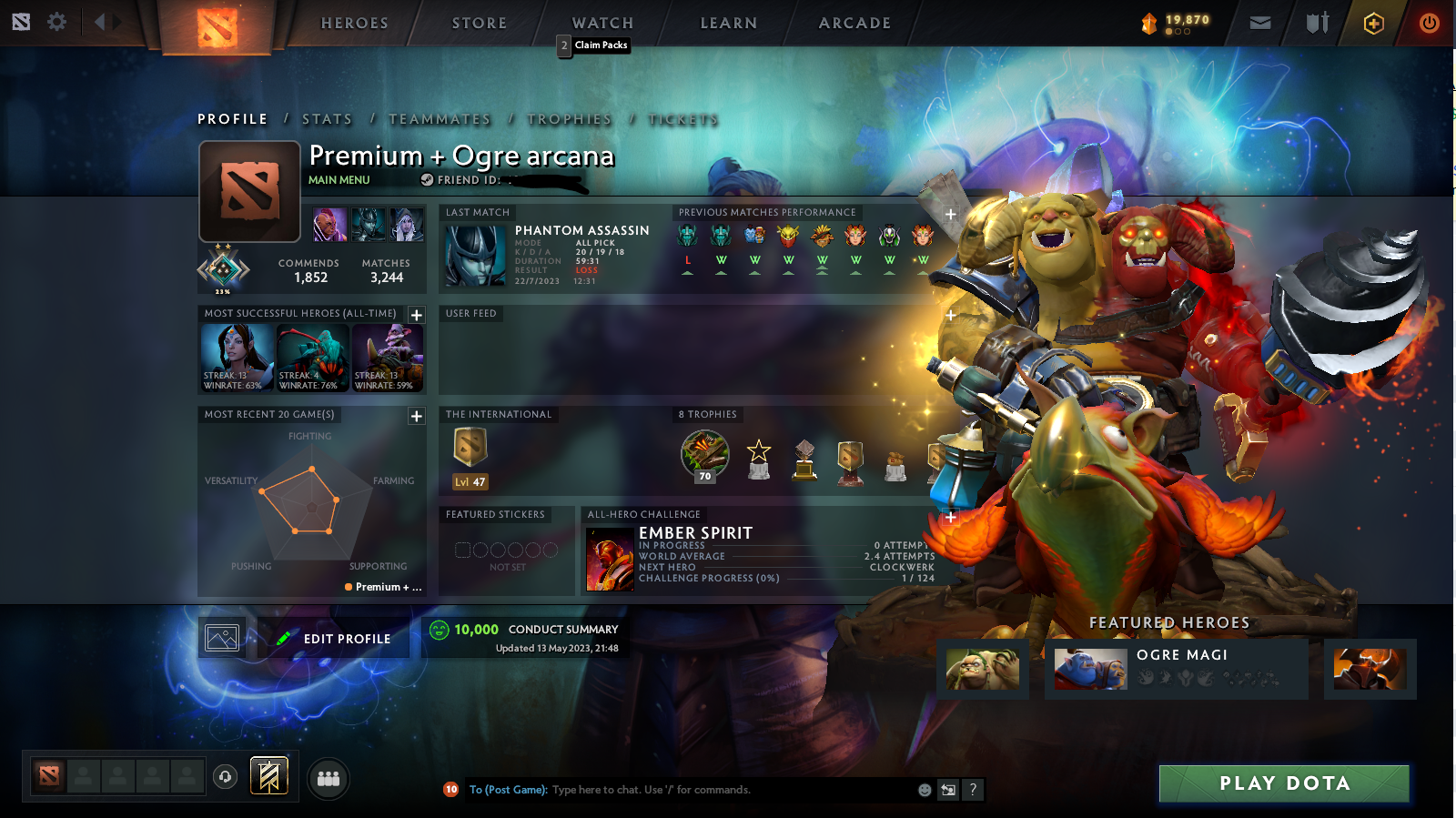Show the Teammates tab
The image size is (1456, 818).
[440, 119]
